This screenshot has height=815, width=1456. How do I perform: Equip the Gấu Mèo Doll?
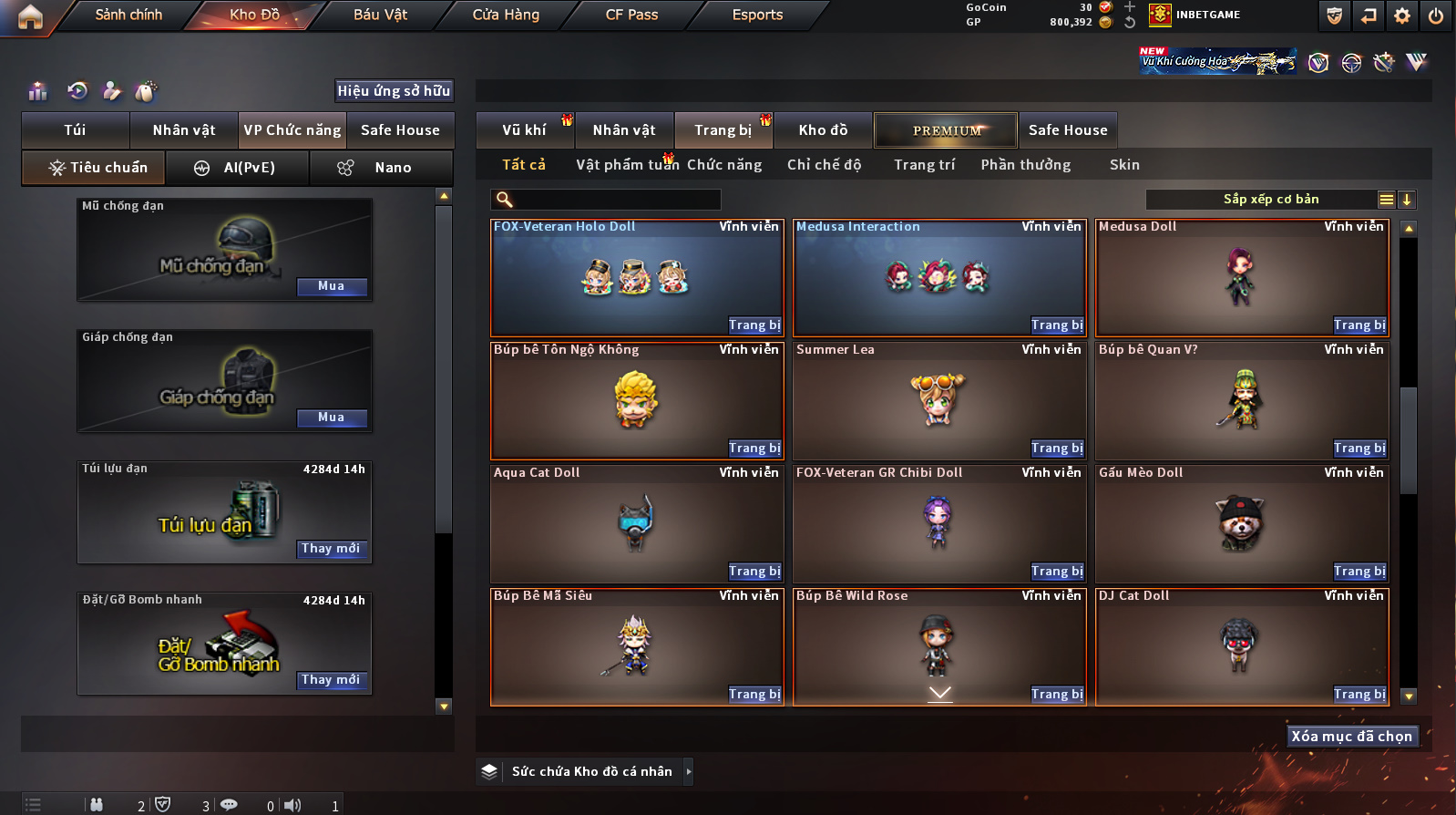1359,572
